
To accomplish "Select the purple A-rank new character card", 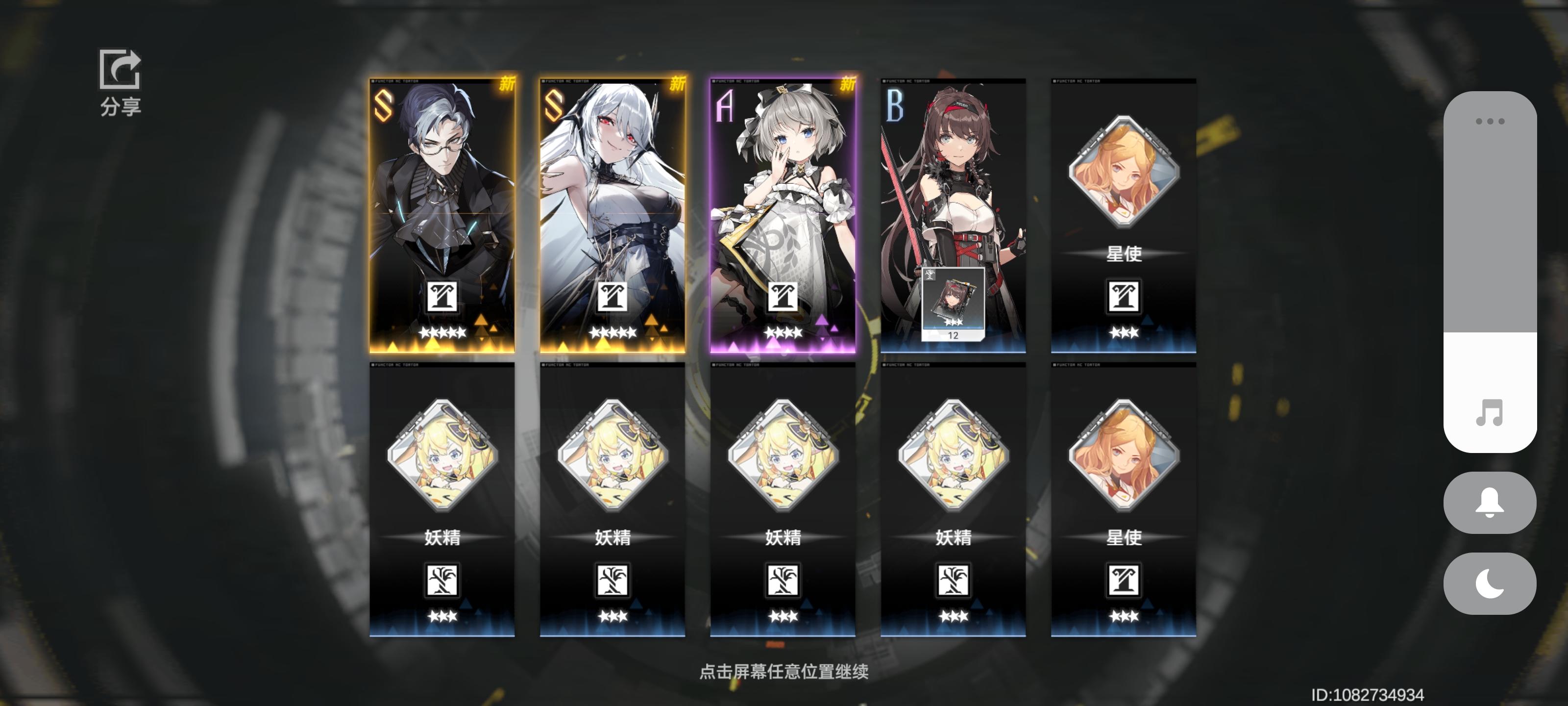I will tap(784, 183).
